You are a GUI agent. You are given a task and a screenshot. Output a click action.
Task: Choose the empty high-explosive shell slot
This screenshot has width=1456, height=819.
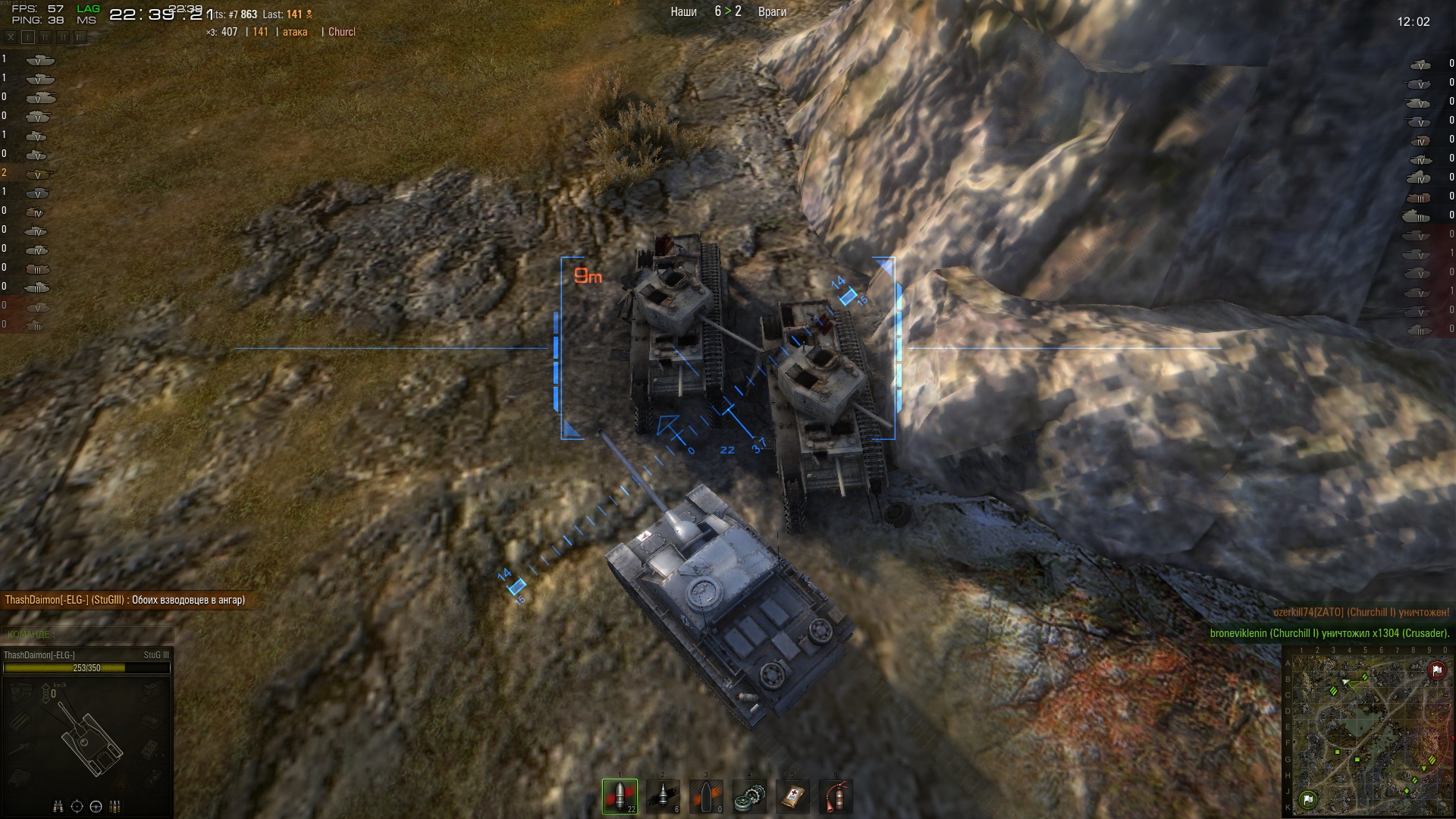tap(707, 796)
